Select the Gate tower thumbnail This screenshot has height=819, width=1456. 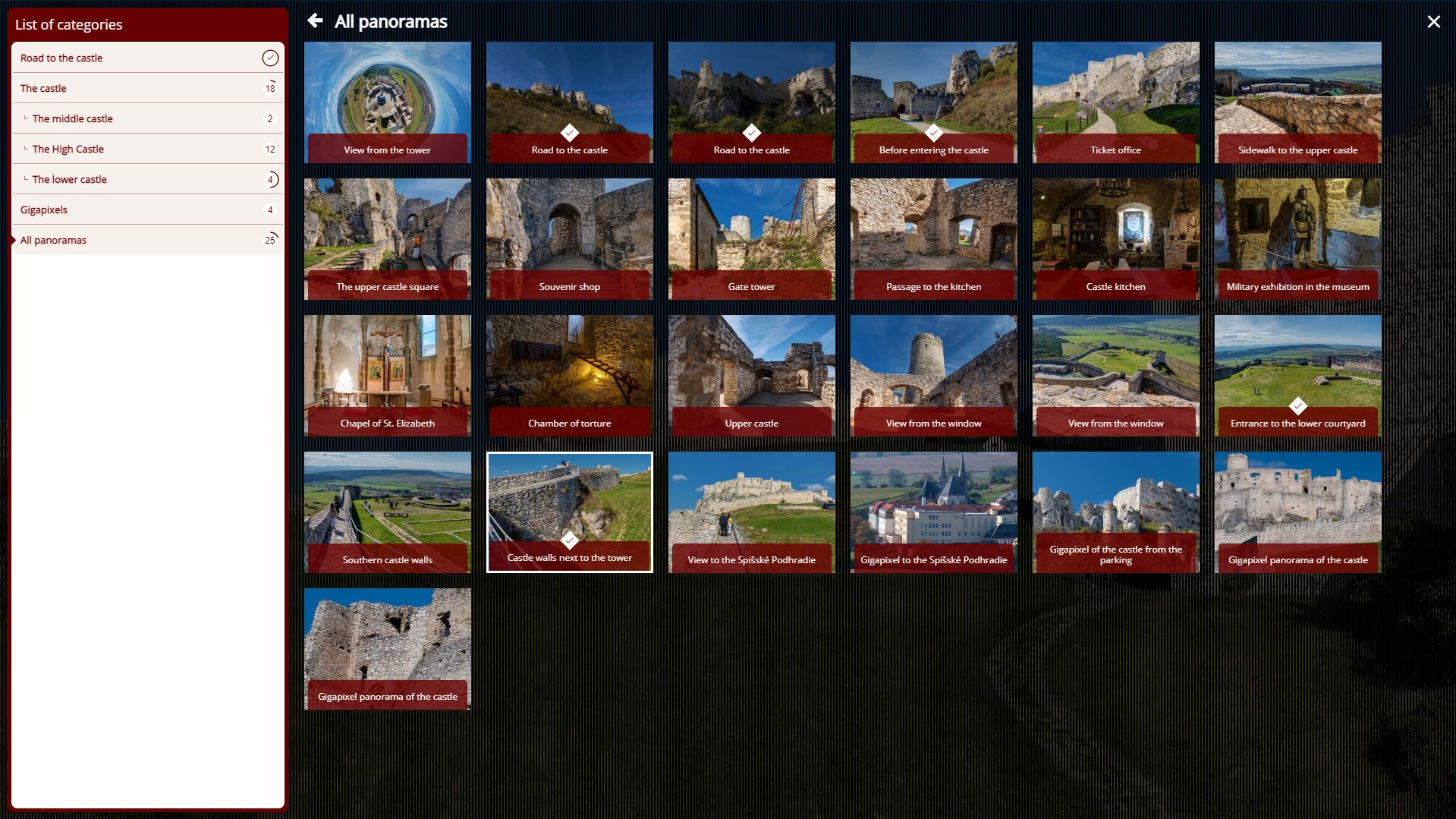pos(751,239)
